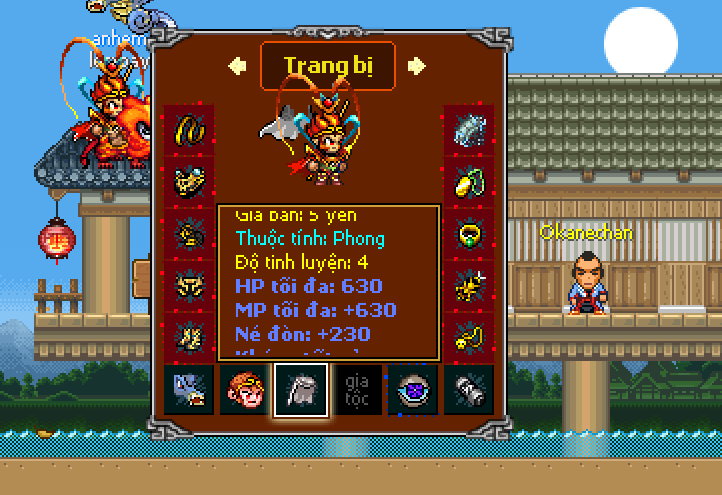Select the golden armor equipment slot
Screen dimensions: 722x495
tap(189, 182)
